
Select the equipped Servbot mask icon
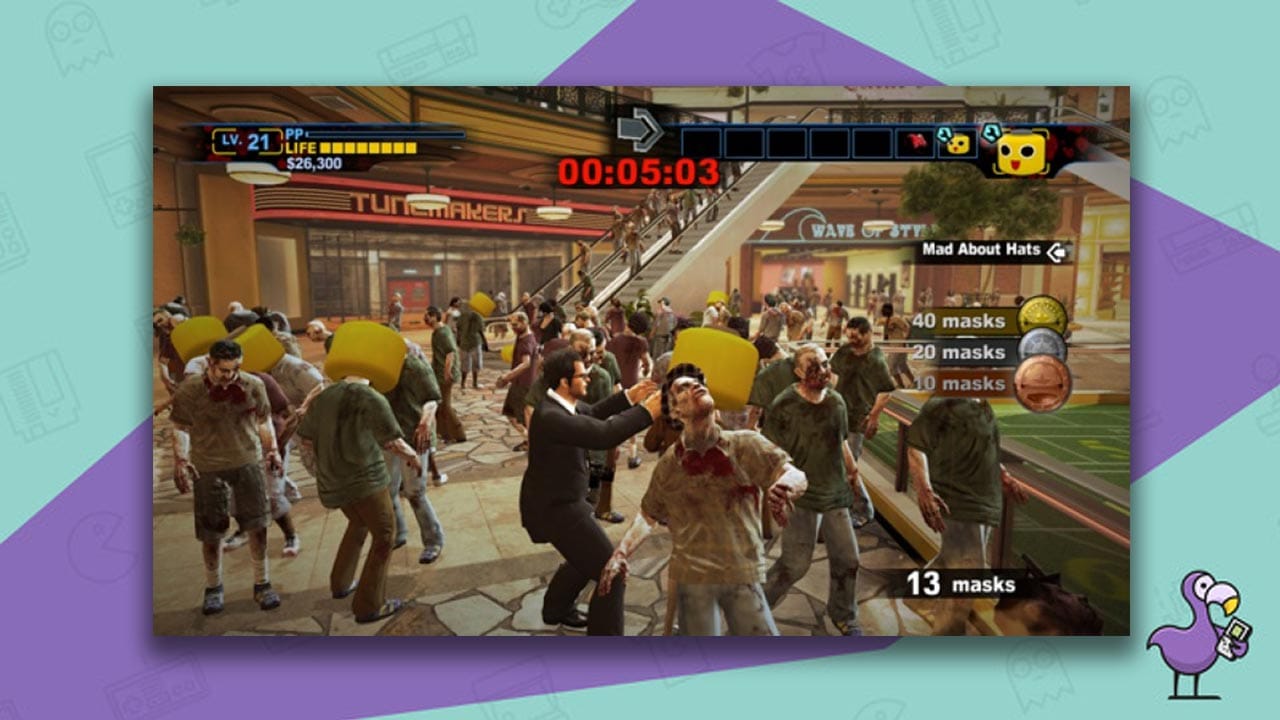[1023, 152]
